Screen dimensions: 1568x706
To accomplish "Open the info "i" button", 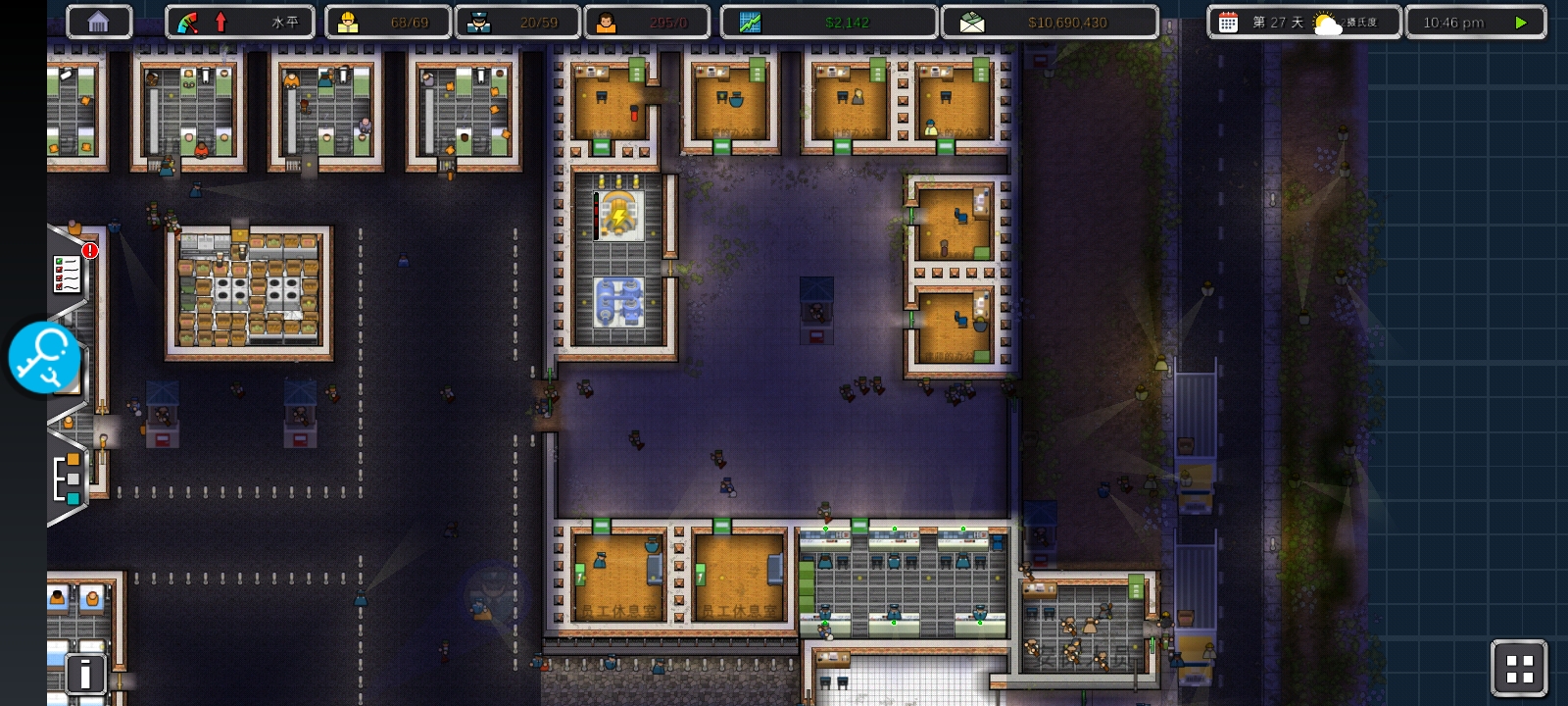I will [86, 674].
